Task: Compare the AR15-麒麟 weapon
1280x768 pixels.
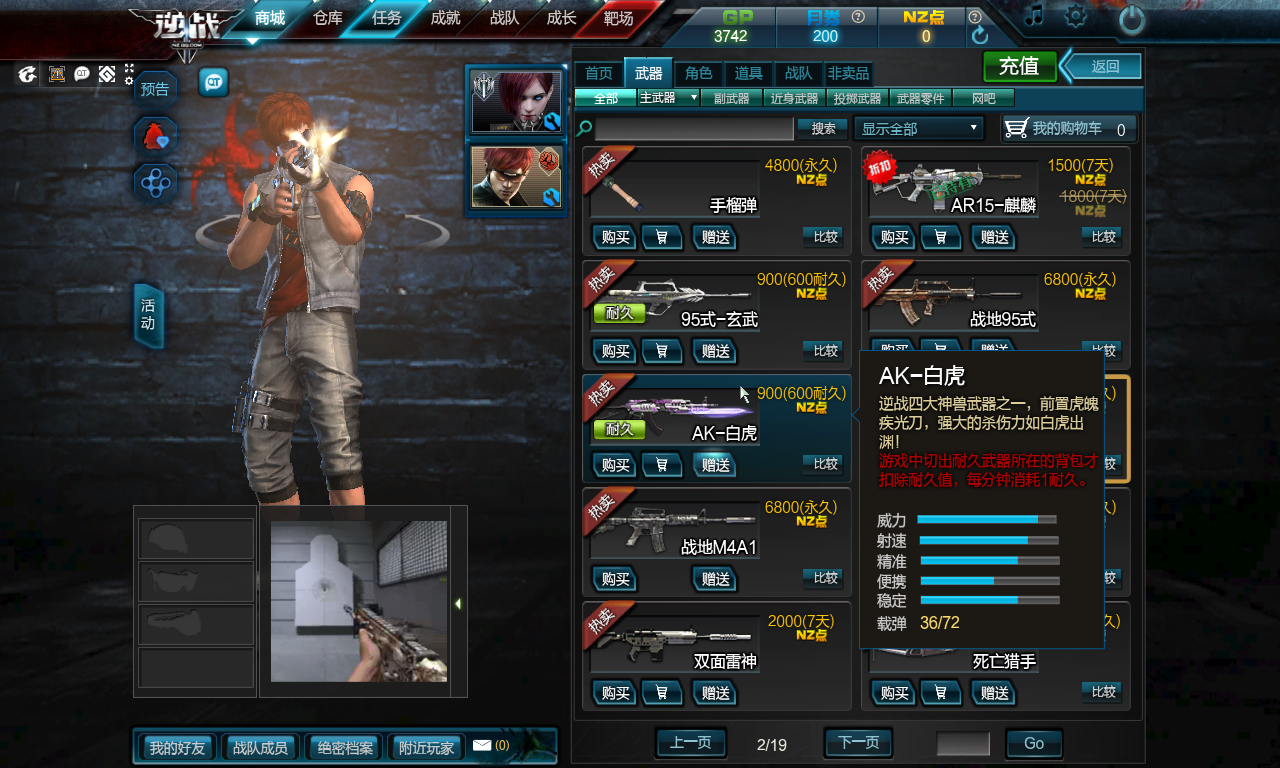Action: pyautogui.click(x=1103, y=237)
